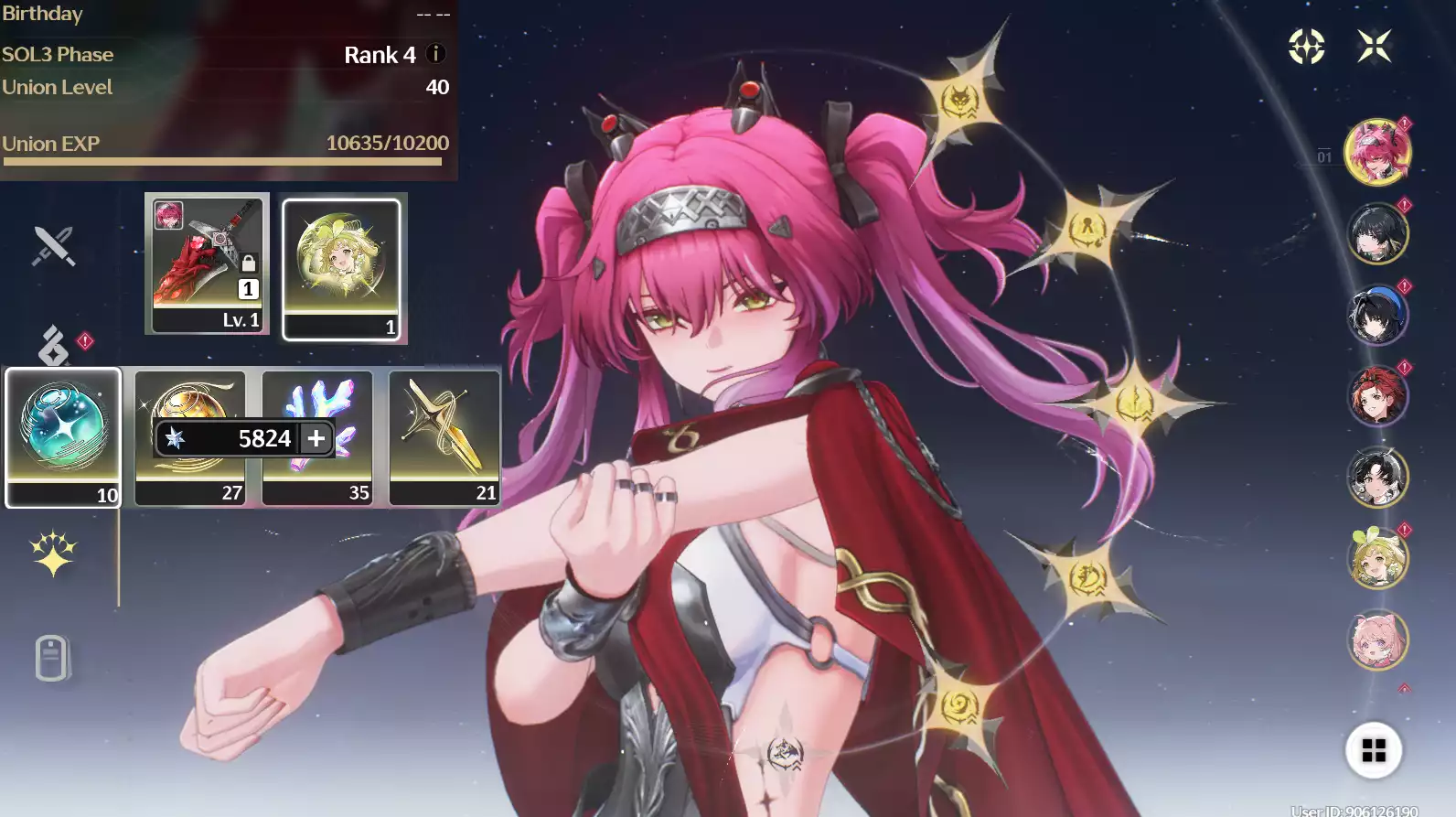This screenshot has height=817, width=1456.
Task: Select the pink twin-tail character portrait
Action: tap(1376, 152)
